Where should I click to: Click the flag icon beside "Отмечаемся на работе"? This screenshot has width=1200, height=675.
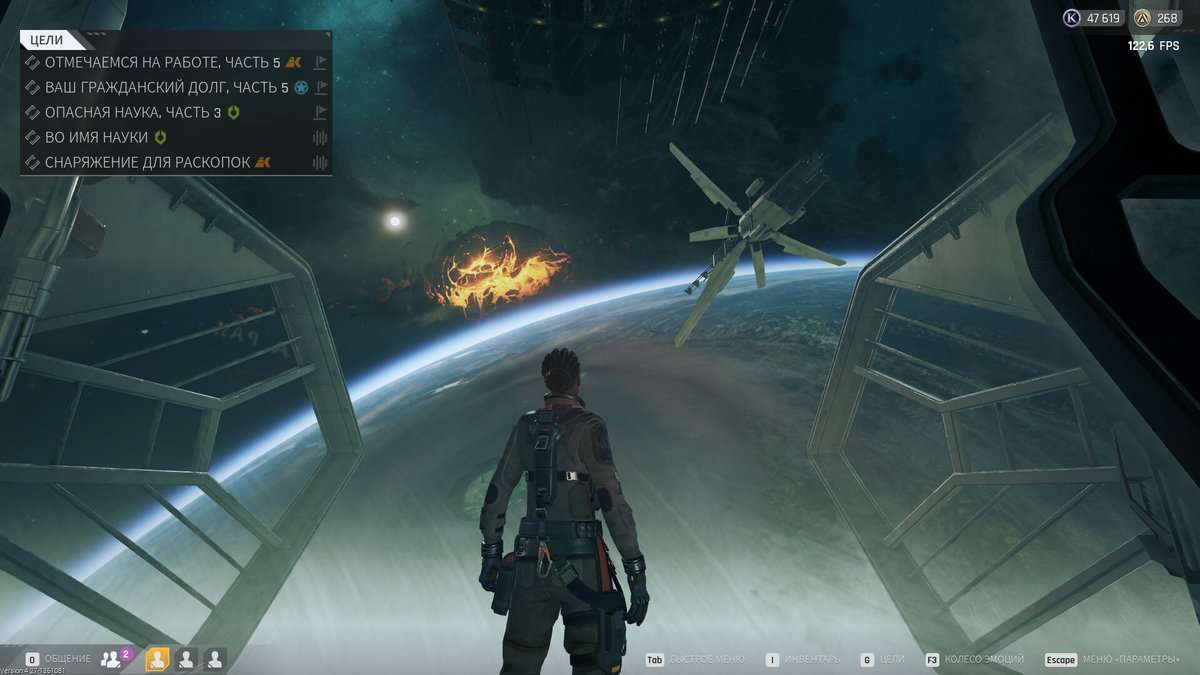point(321,62)
